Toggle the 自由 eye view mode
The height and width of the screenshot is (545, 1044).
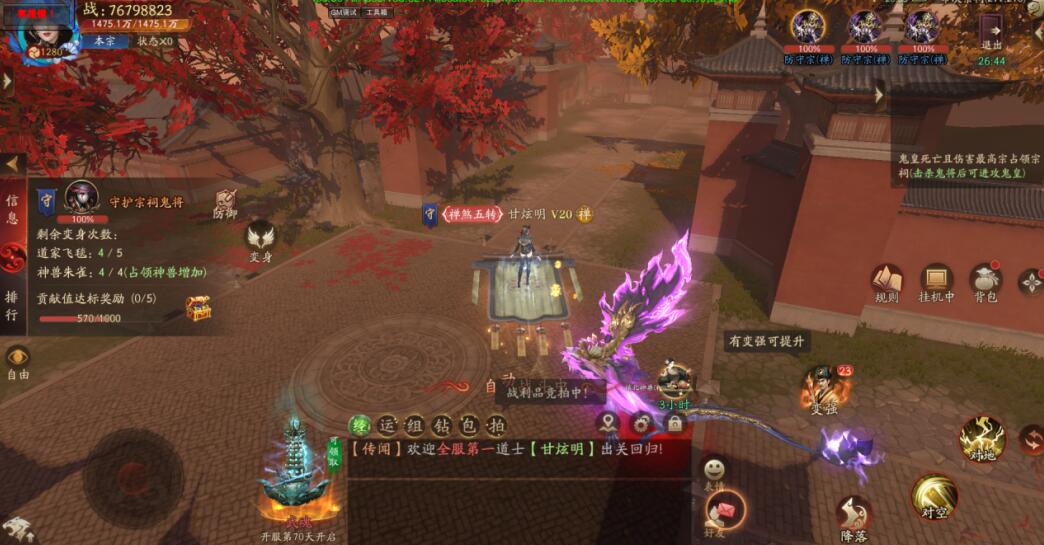point(18,361)
